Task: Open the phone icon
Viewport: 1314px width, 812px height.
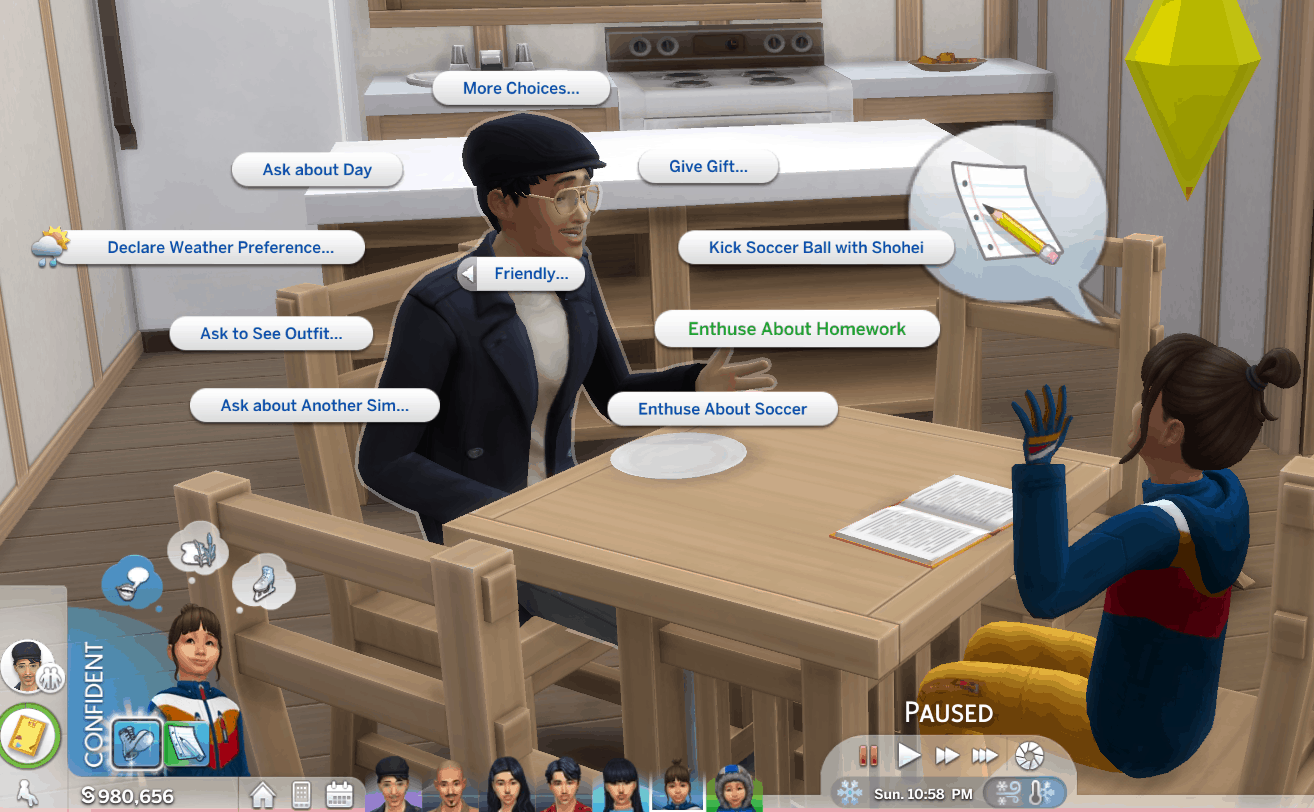Action: pyautogui.click(x=300, y=794)
